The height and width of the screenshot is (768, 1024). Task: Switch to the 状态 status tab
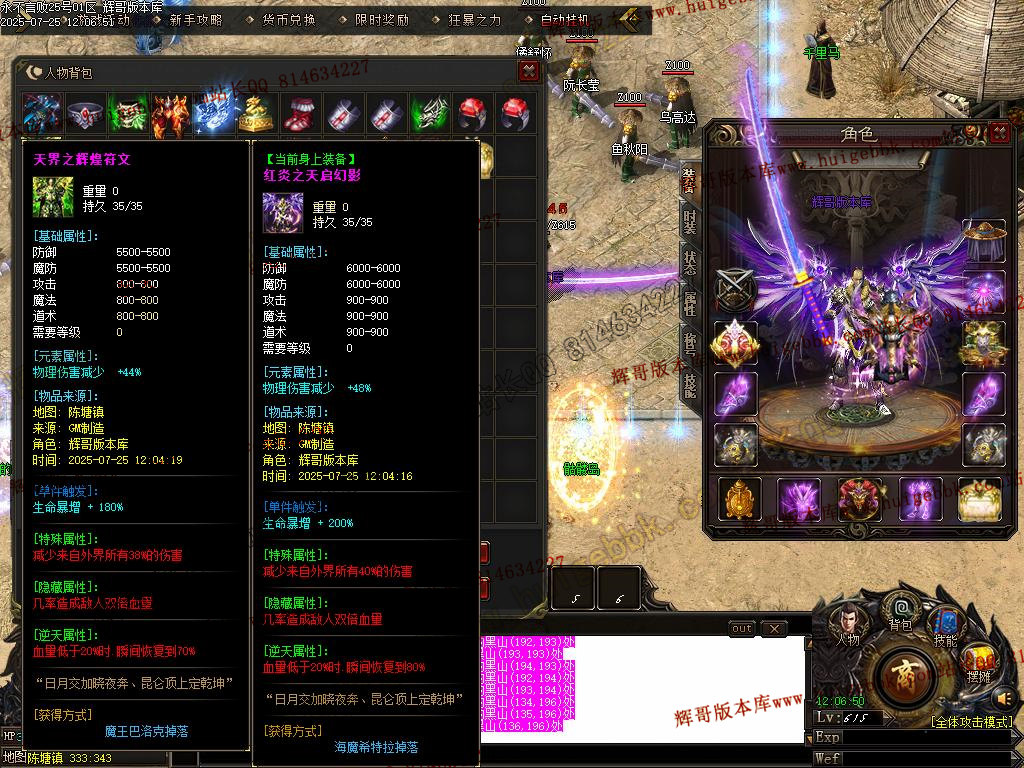pyautogui.click(x=690, y=263)
